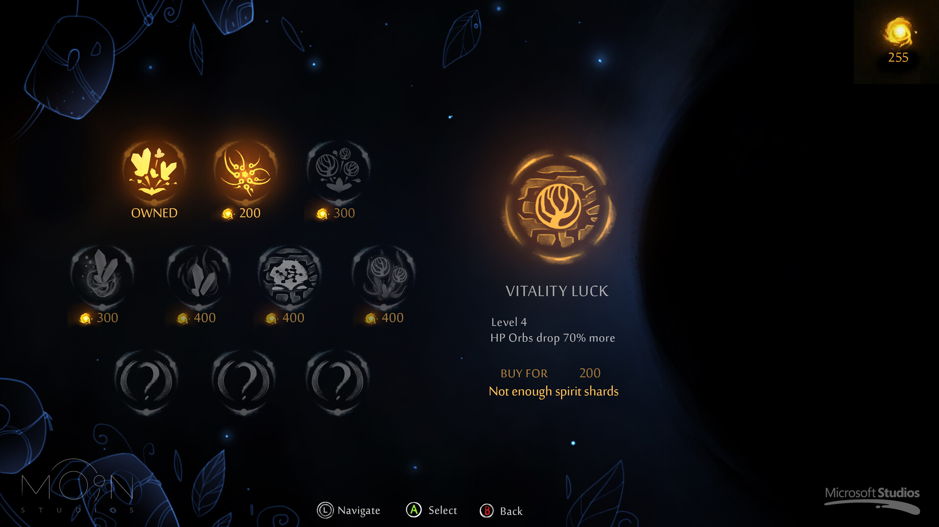Choose the cracked stone wall upgrade
This screenshot has height=527, width=939.
click(290, 275)
